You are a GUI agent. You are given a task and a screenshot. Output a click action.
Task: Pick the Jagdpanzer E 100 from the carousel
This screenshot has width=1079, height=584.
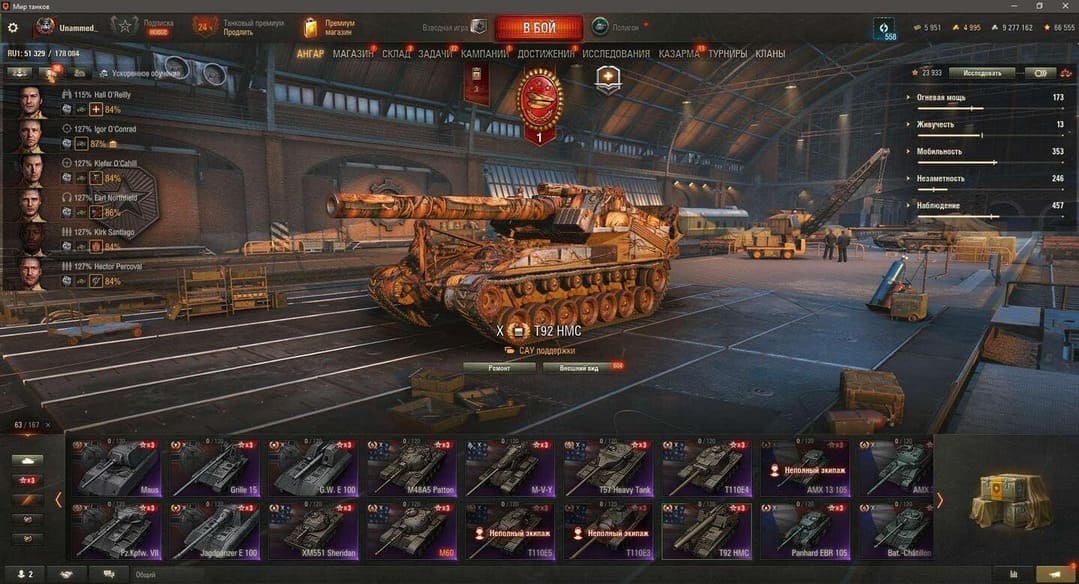pos(211,529)
